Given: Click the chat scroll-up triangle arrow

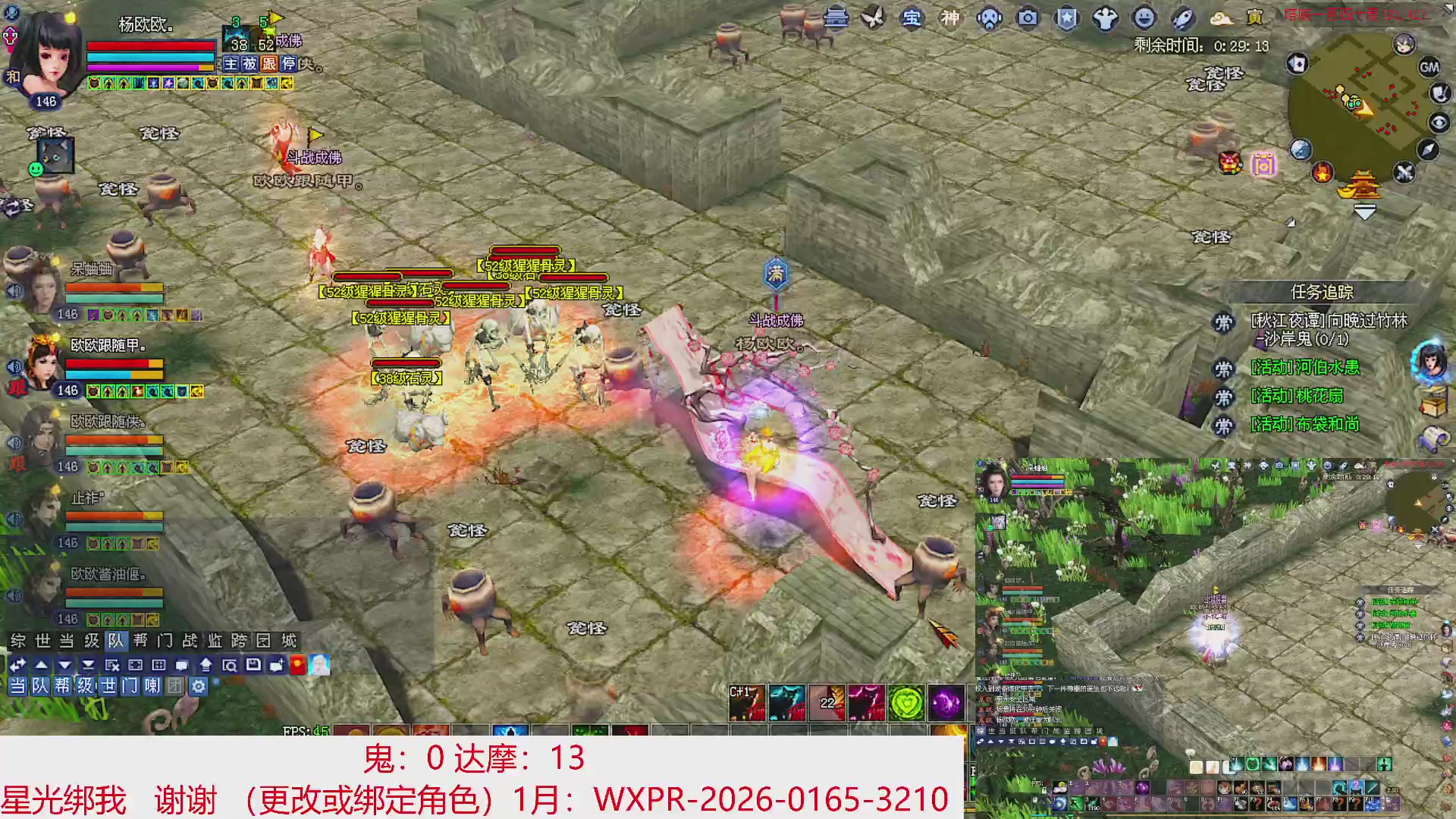Looking at the screenshot, I should tap(41, 665).
